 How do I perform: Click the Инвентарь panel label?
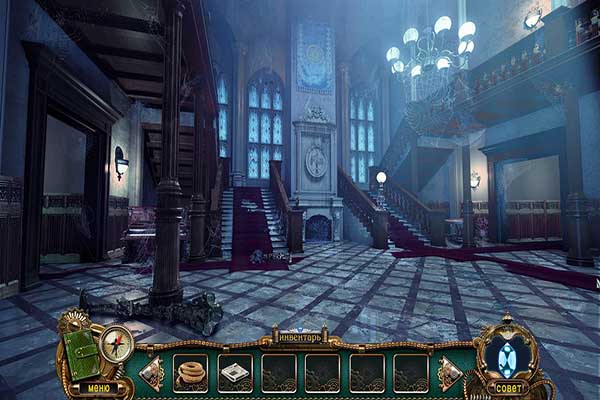click(297, 338)
